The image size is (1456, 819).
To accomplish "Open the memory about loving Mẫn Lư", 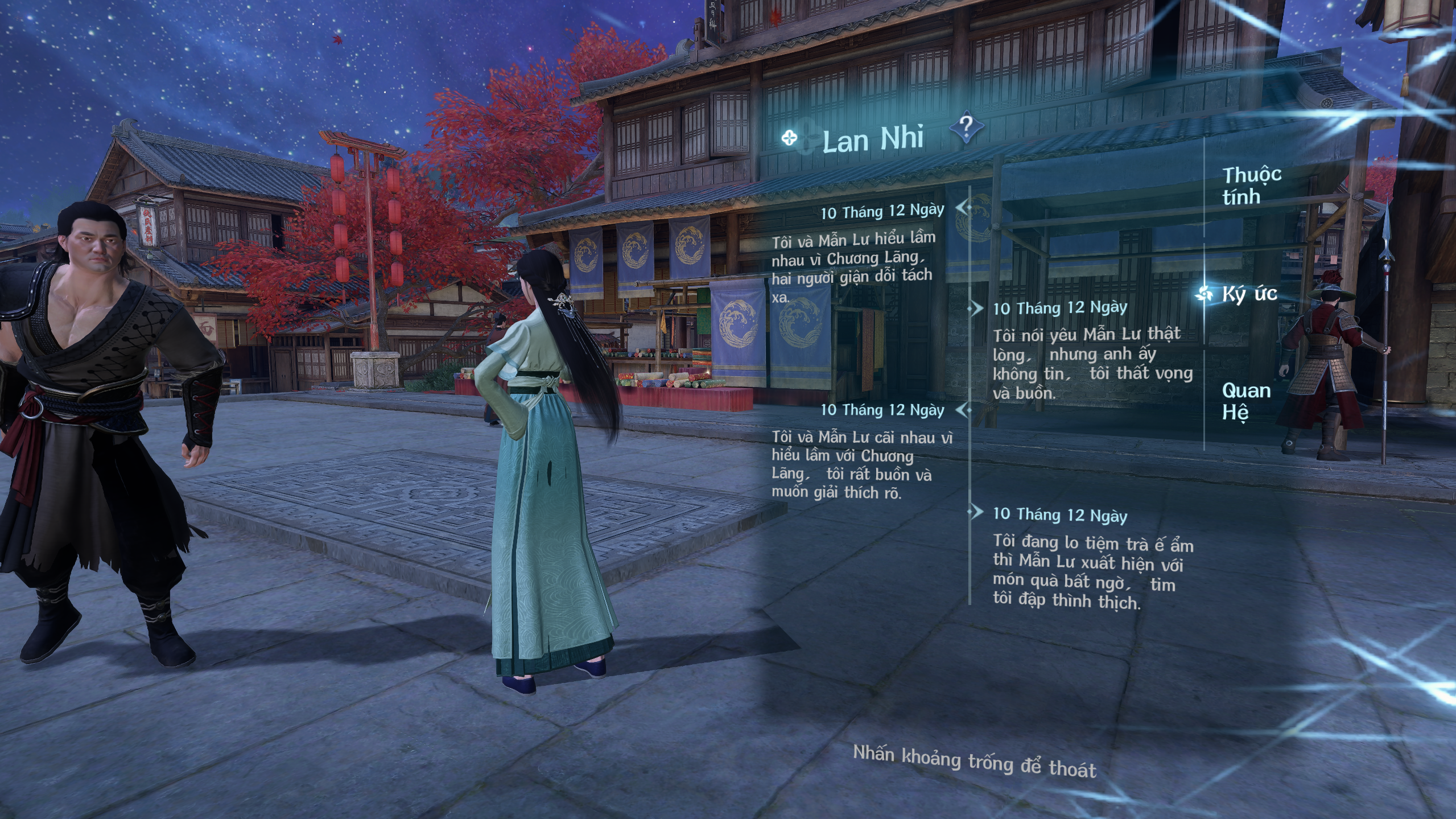I will coord(1092,363).
